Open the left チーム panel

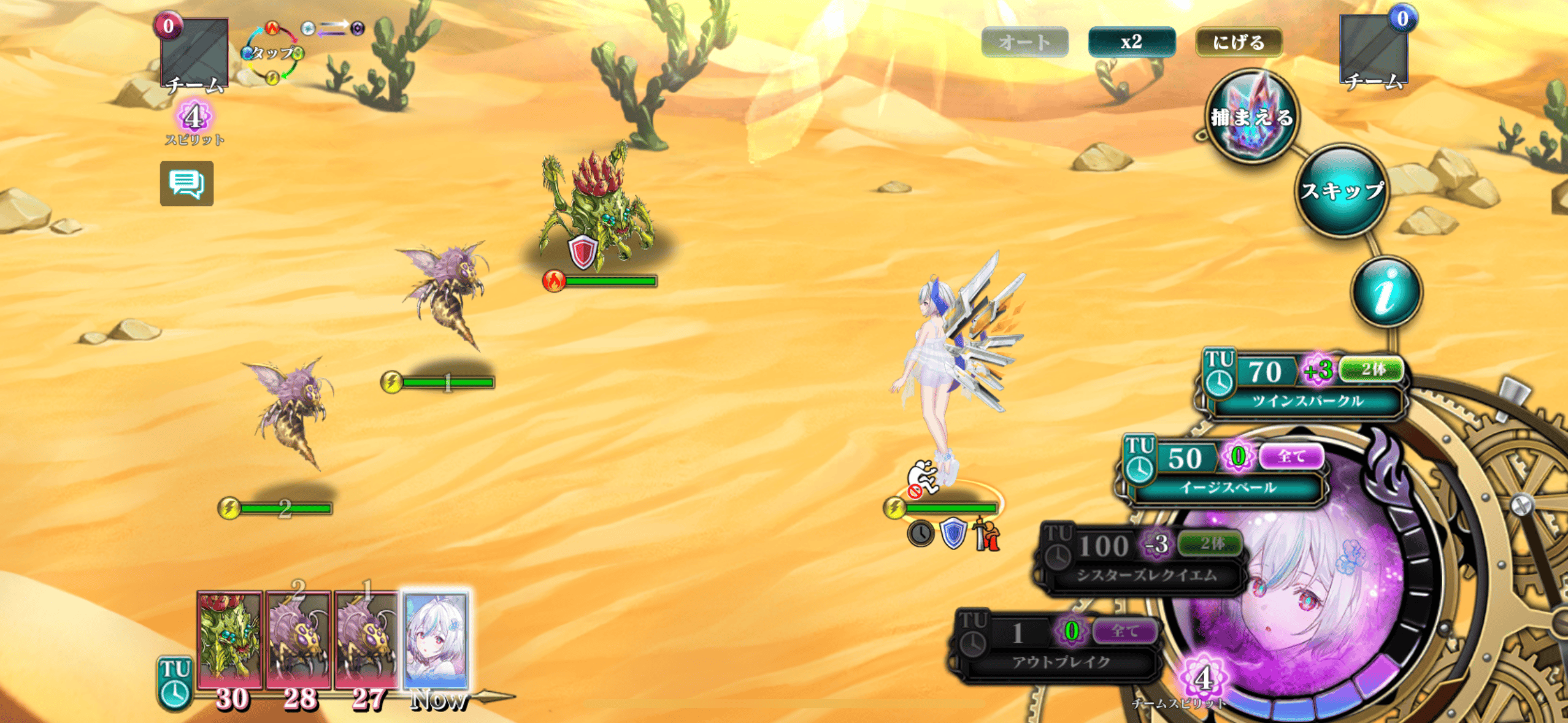(194, 55)
